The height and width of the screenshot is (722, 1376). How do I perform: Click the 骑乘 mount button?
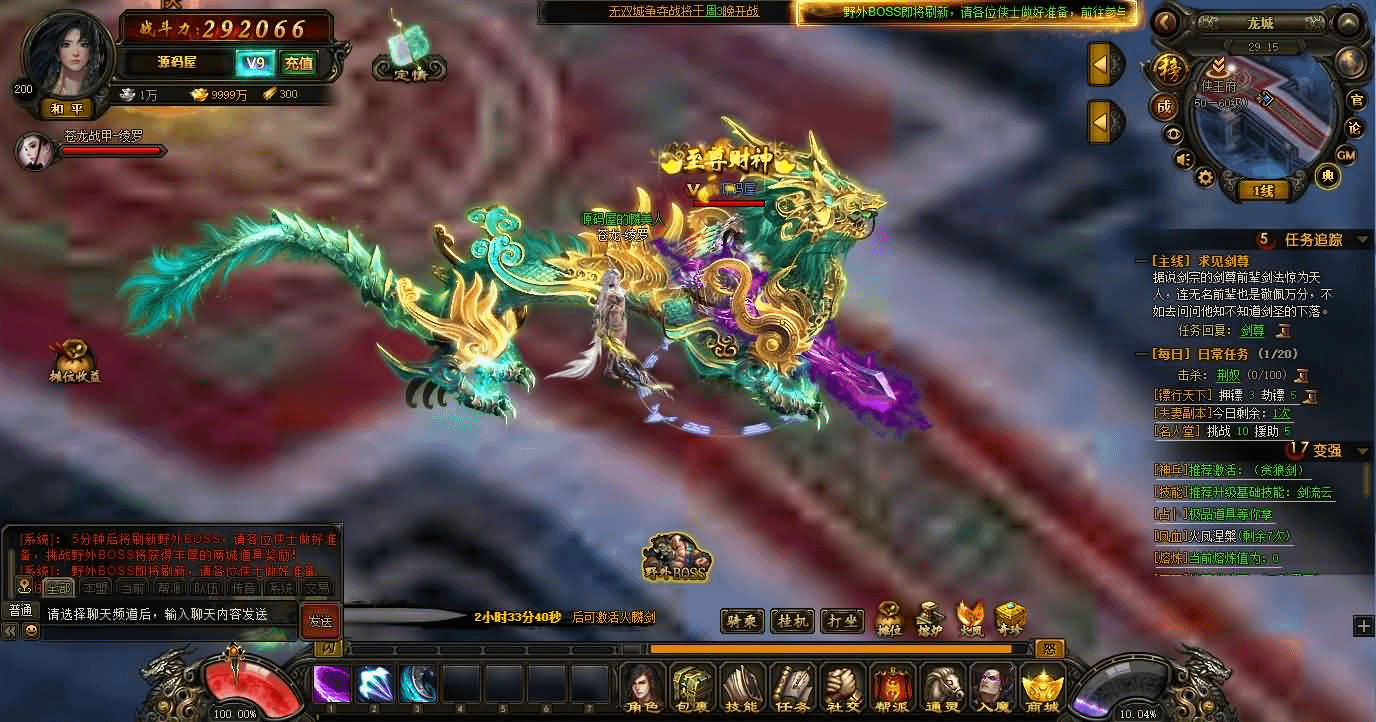741,621
